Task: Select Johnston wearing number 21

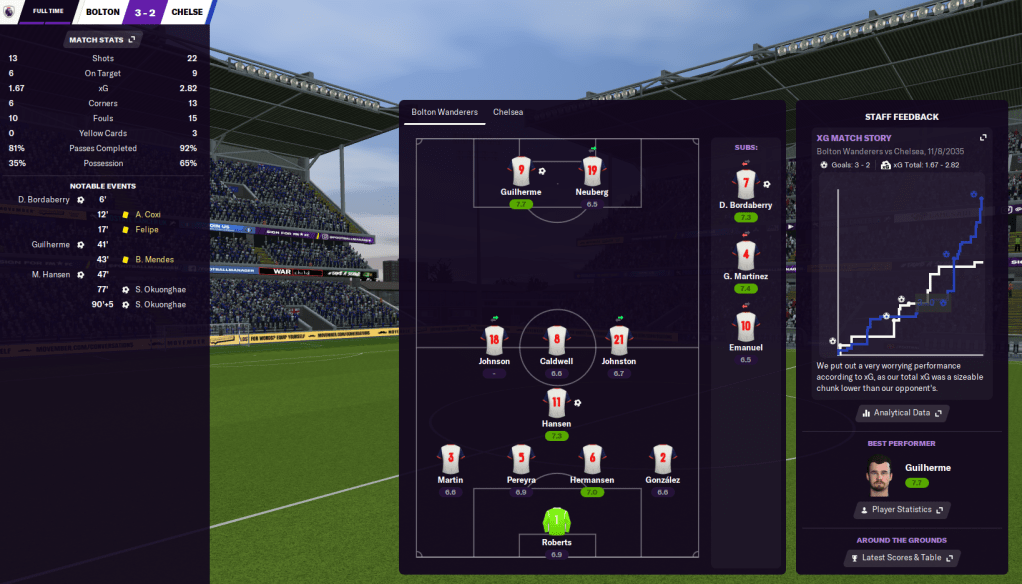Action: pyautogui.click(x=619, y=341)
